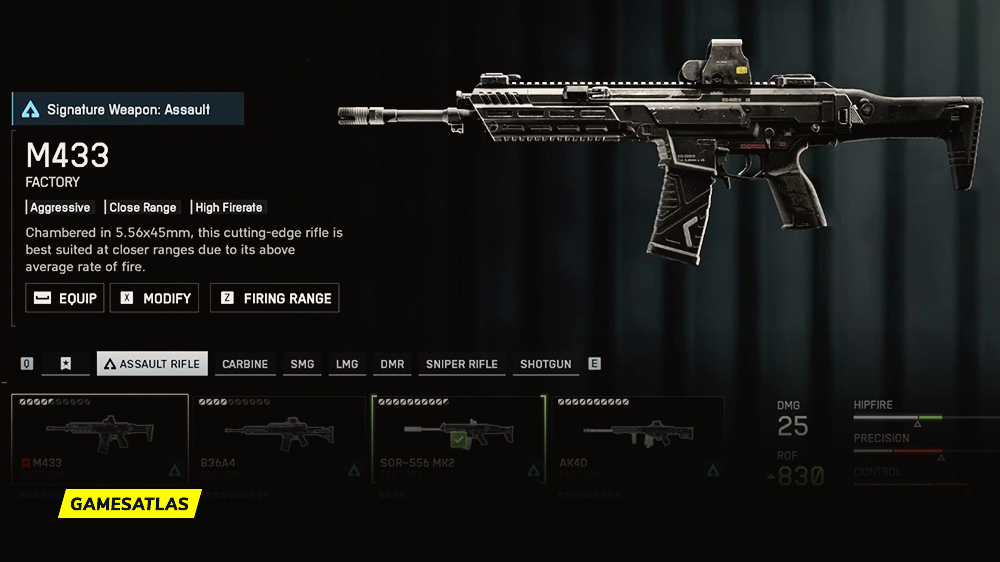
Task: Open the bookmarked favorites tab
Action: point(65,364)
